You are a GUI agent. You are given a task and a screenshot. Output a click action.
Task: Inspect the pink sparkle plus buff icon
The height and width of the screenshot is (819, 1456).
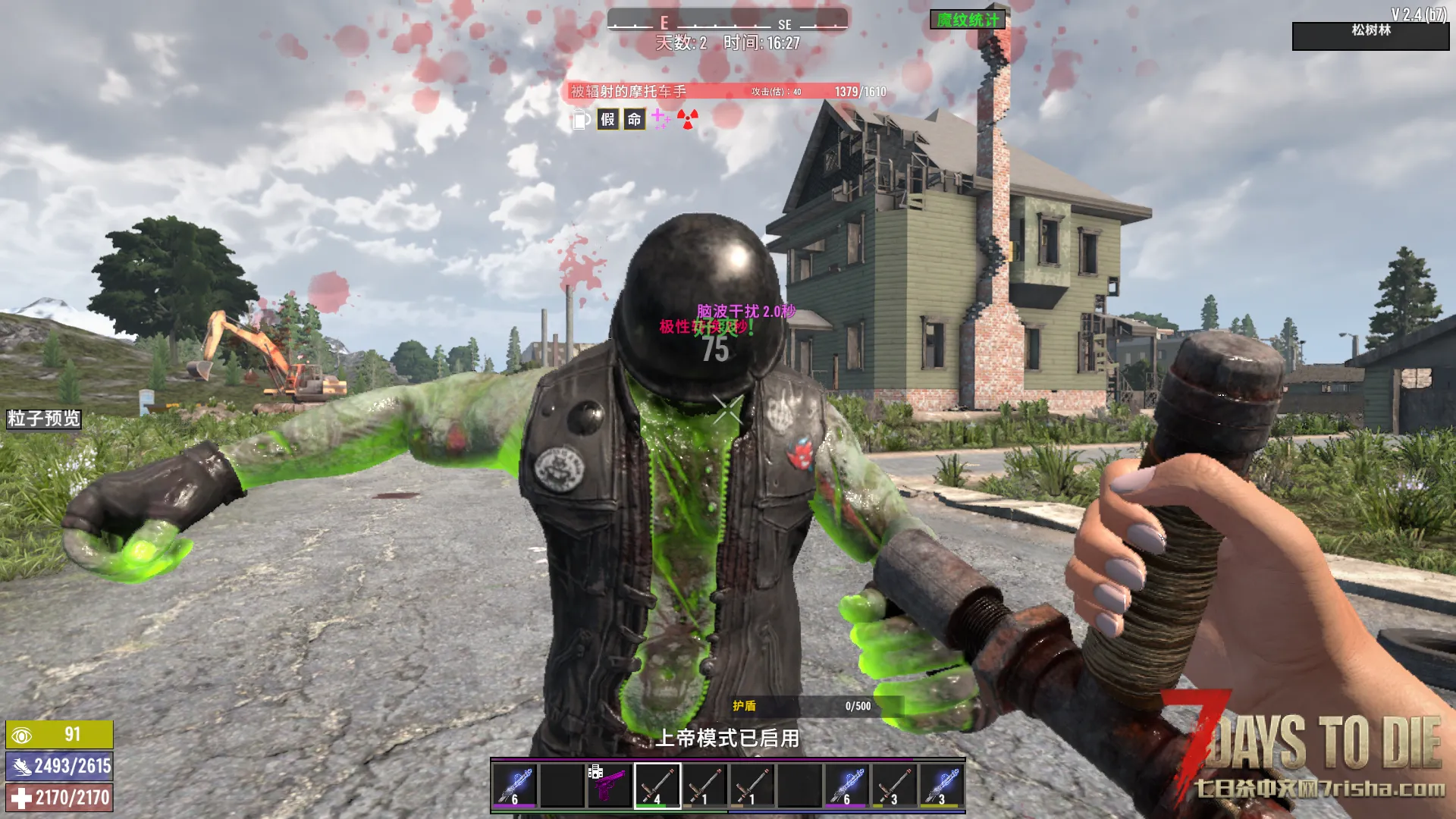tap(661, 118)
